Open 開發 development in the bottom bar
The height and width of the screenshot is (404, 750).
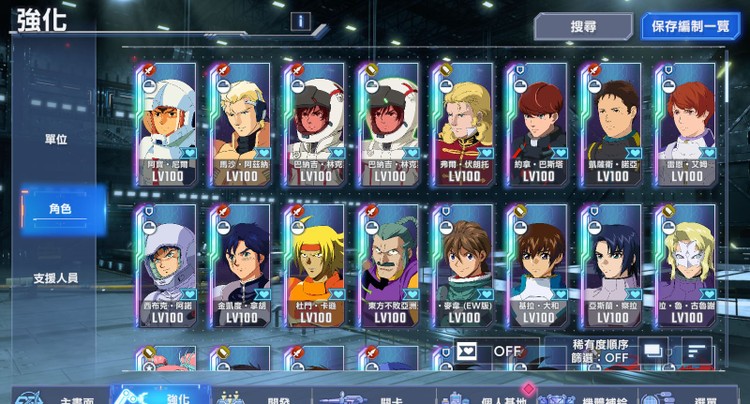tap(265, 396)
